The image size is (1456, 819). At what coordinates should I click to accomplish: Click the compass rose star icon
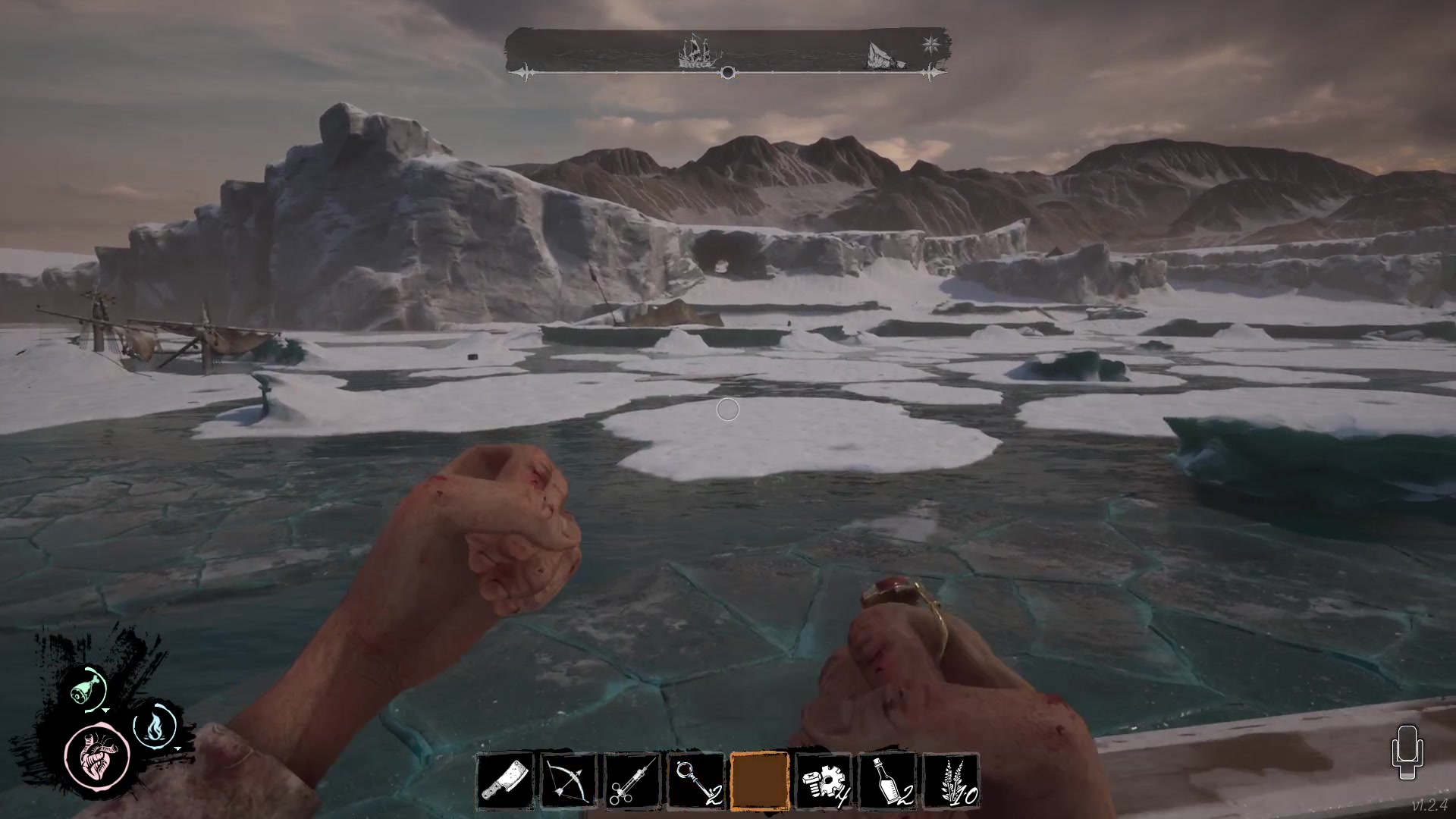[x=930, y=43]
